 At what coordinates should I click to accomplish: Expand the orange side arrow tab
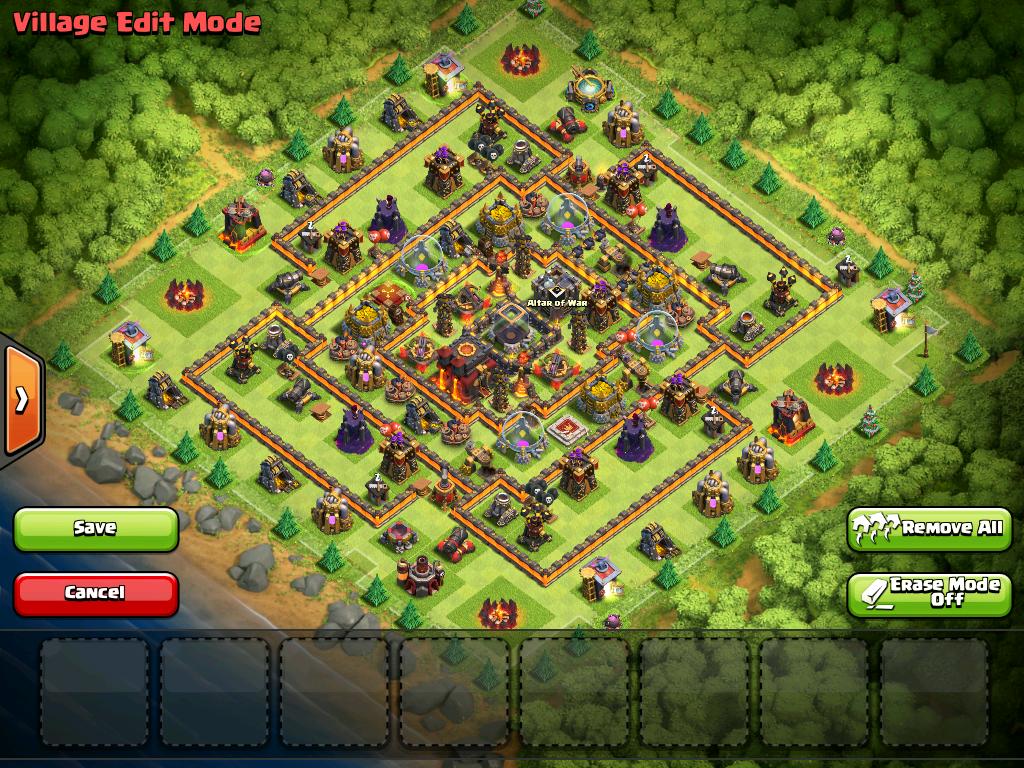pyautogui.click(x=21, y=400)
